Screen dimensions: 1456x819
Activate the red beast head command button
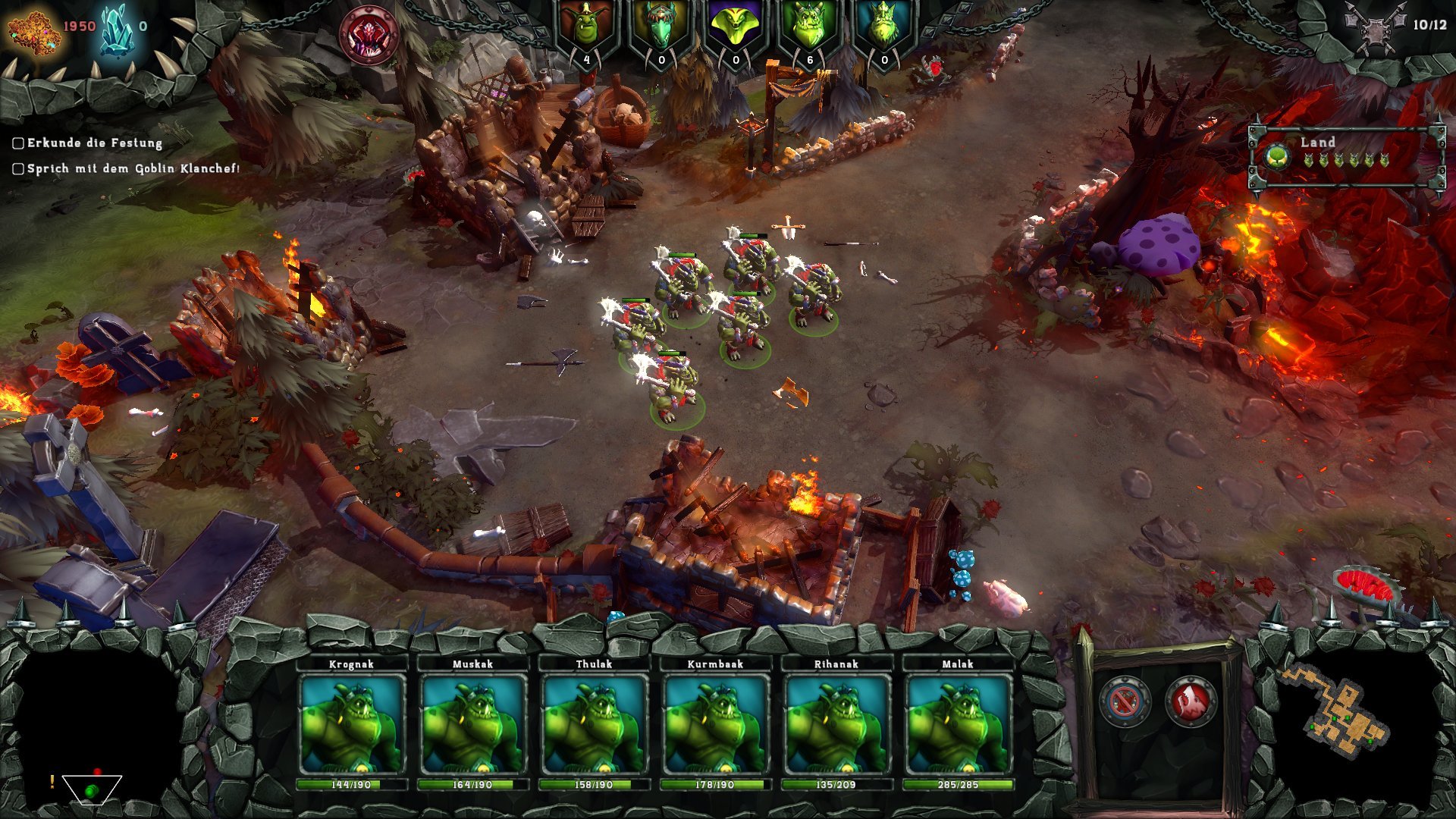click(1190, 701)
